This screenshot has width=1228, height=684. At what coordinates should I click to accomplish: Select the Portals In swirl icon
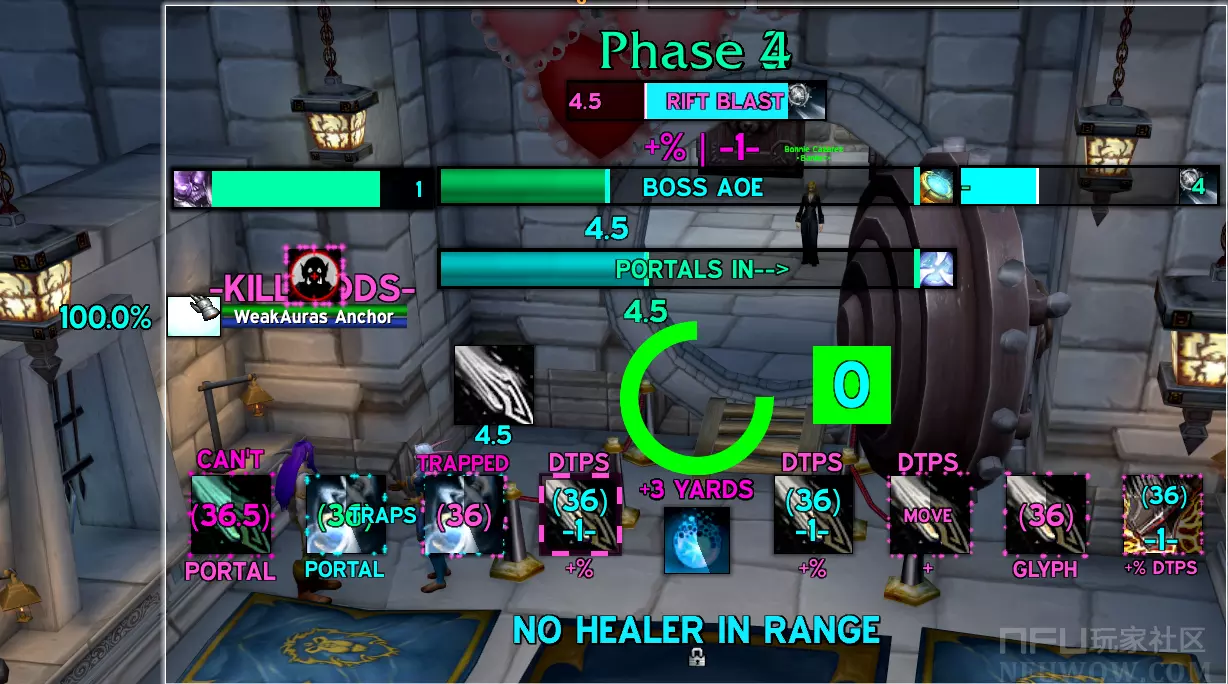(936, 269)
